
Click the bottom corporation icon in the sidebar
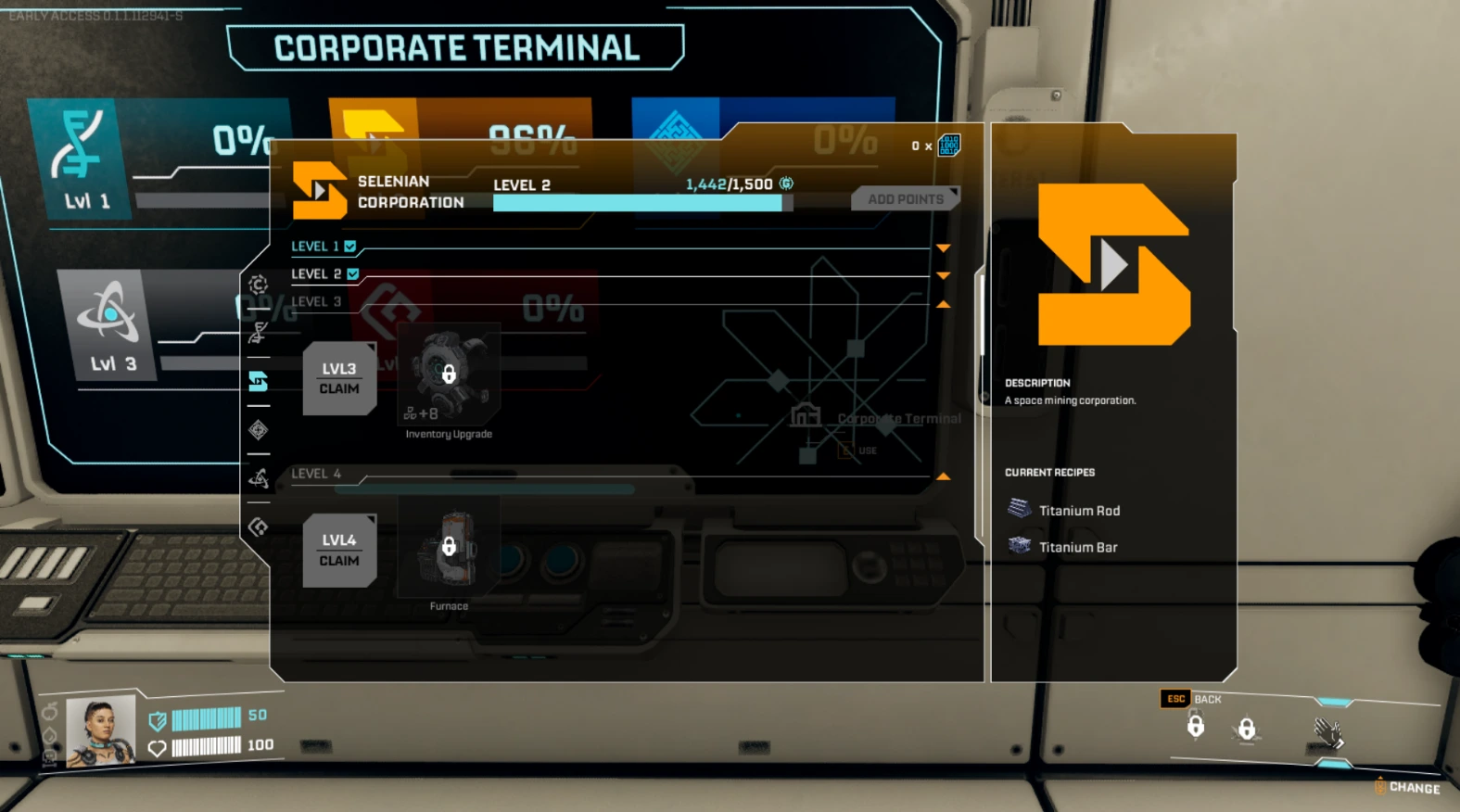point(259,527)
